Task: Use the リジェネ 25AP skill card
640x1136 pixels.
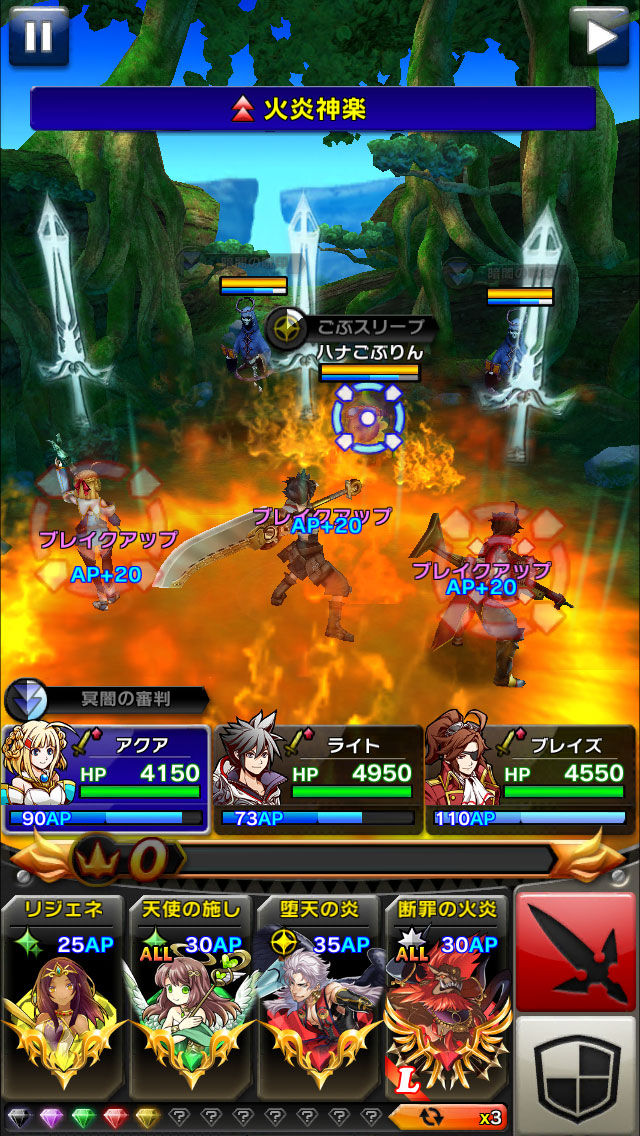Action: pos(64,995)
